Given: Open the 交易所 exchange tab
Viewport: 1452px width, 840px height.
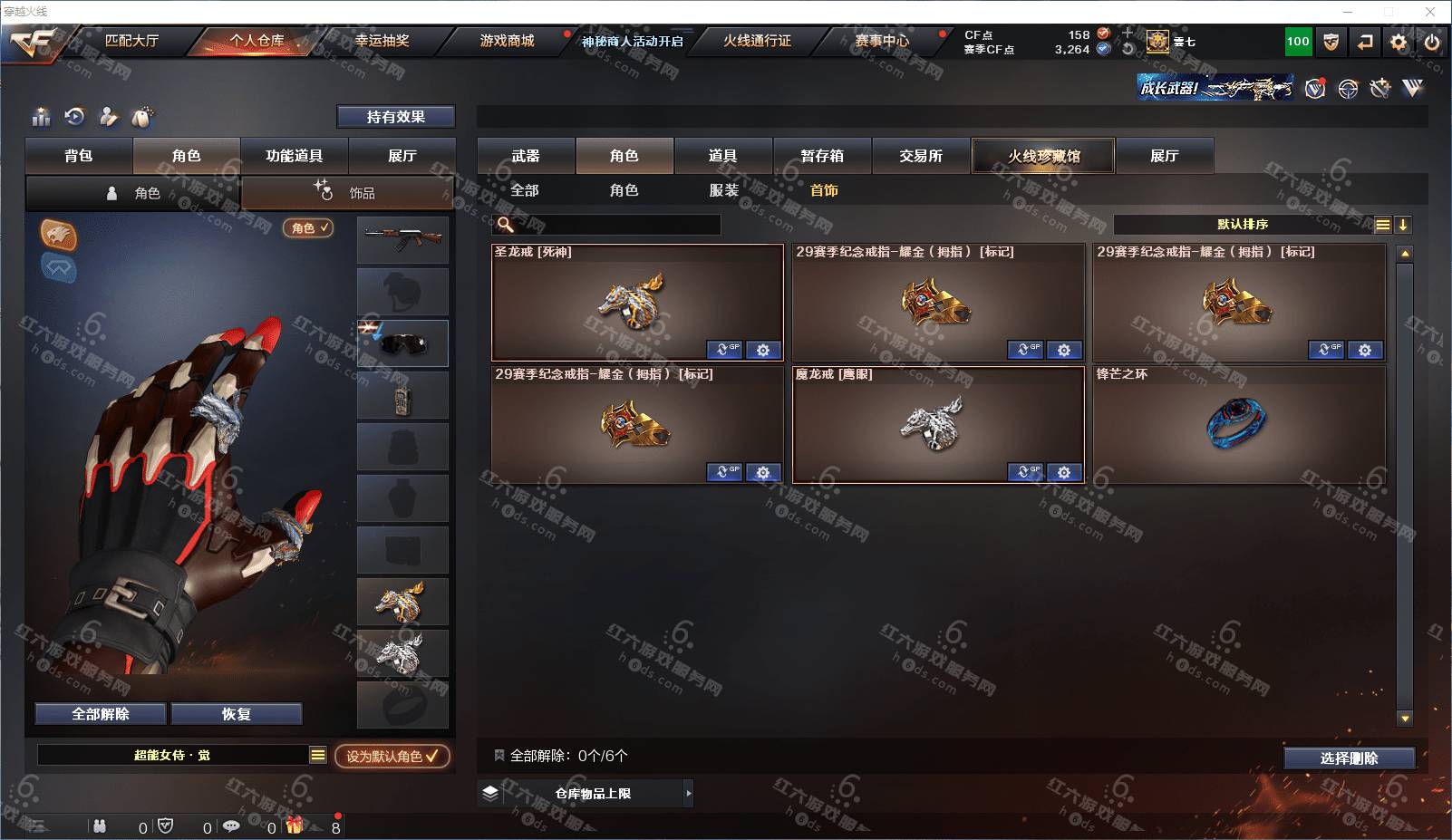Looking at the screenshot, I should click(921, 156).
